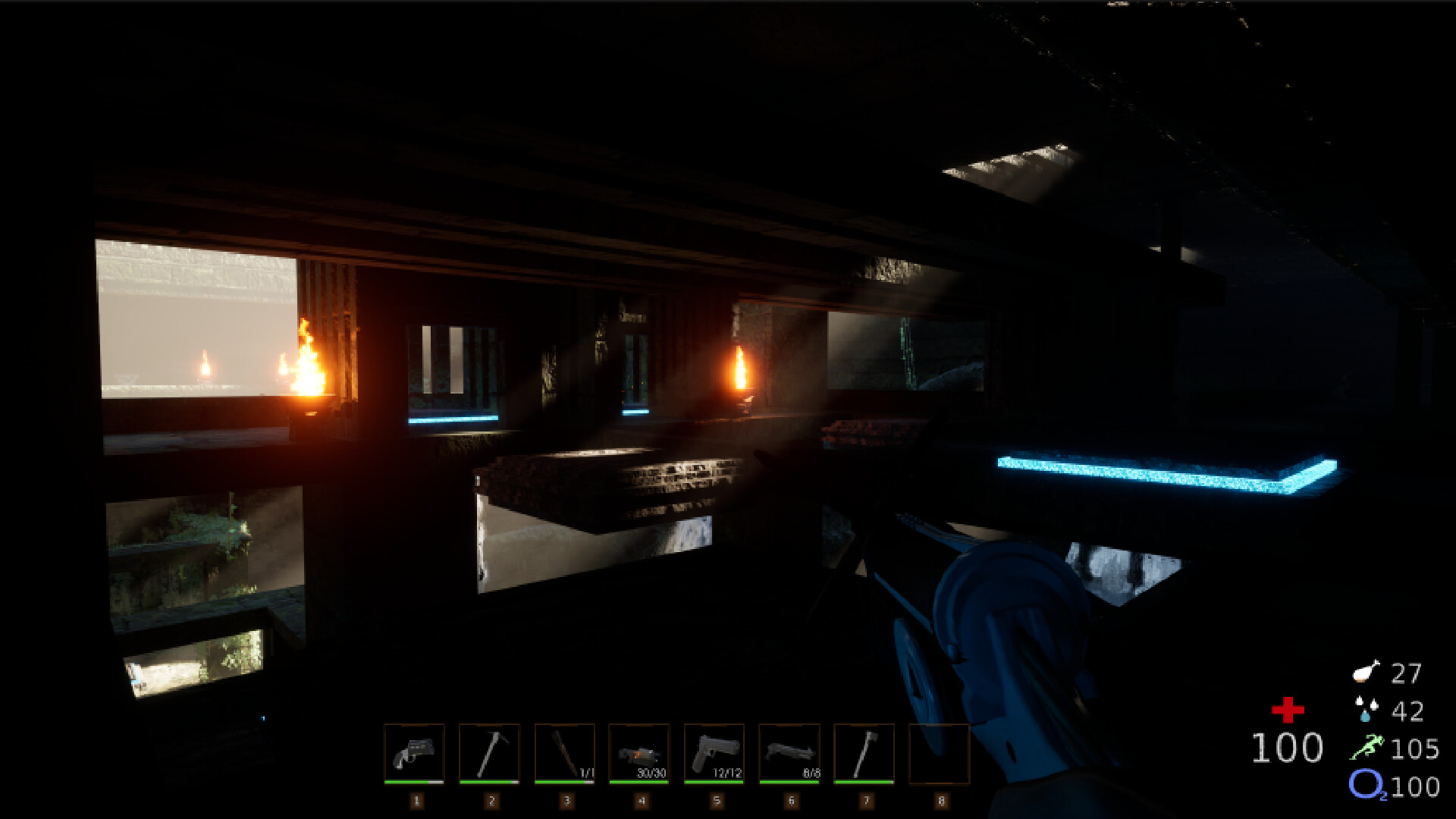The image size is (1456, 819).
Task: Click the hatchet durability bar
Action: [866, 781]
